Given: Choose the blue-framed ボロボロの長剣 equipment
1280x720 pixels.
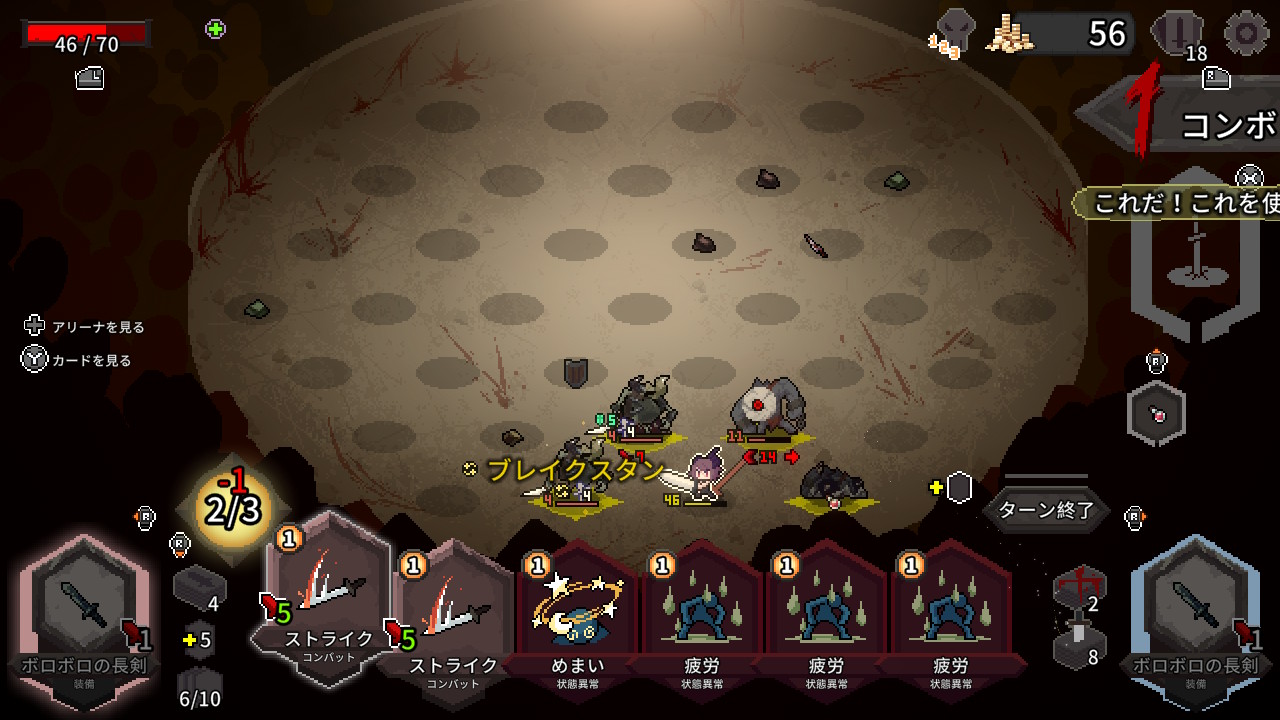Looking at the screenshot, I should (1197, 617).
